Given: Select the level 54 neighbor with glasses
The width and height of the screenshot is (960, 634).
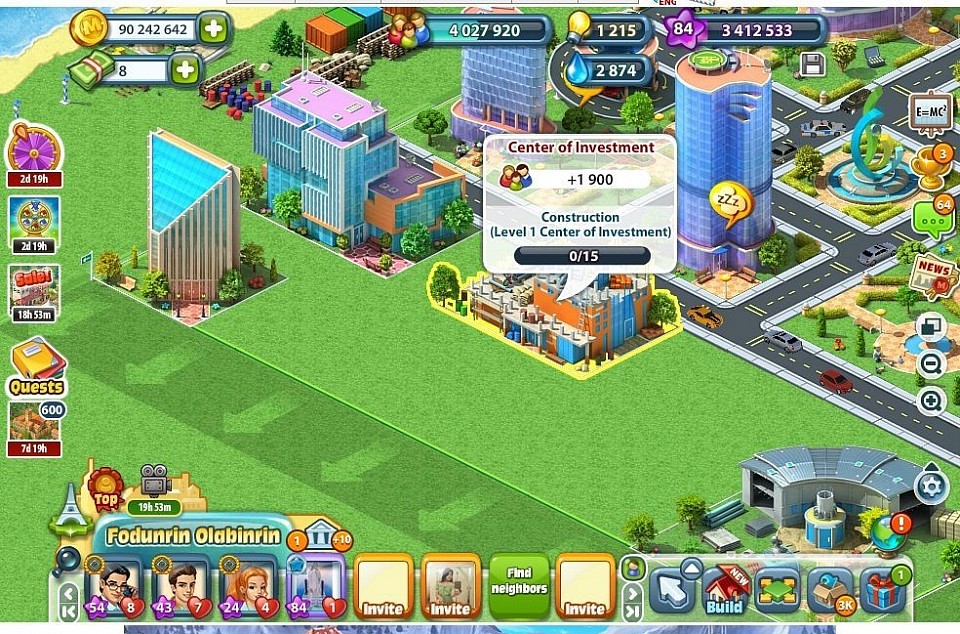Looking at the screenshot, I should [113, 588].
